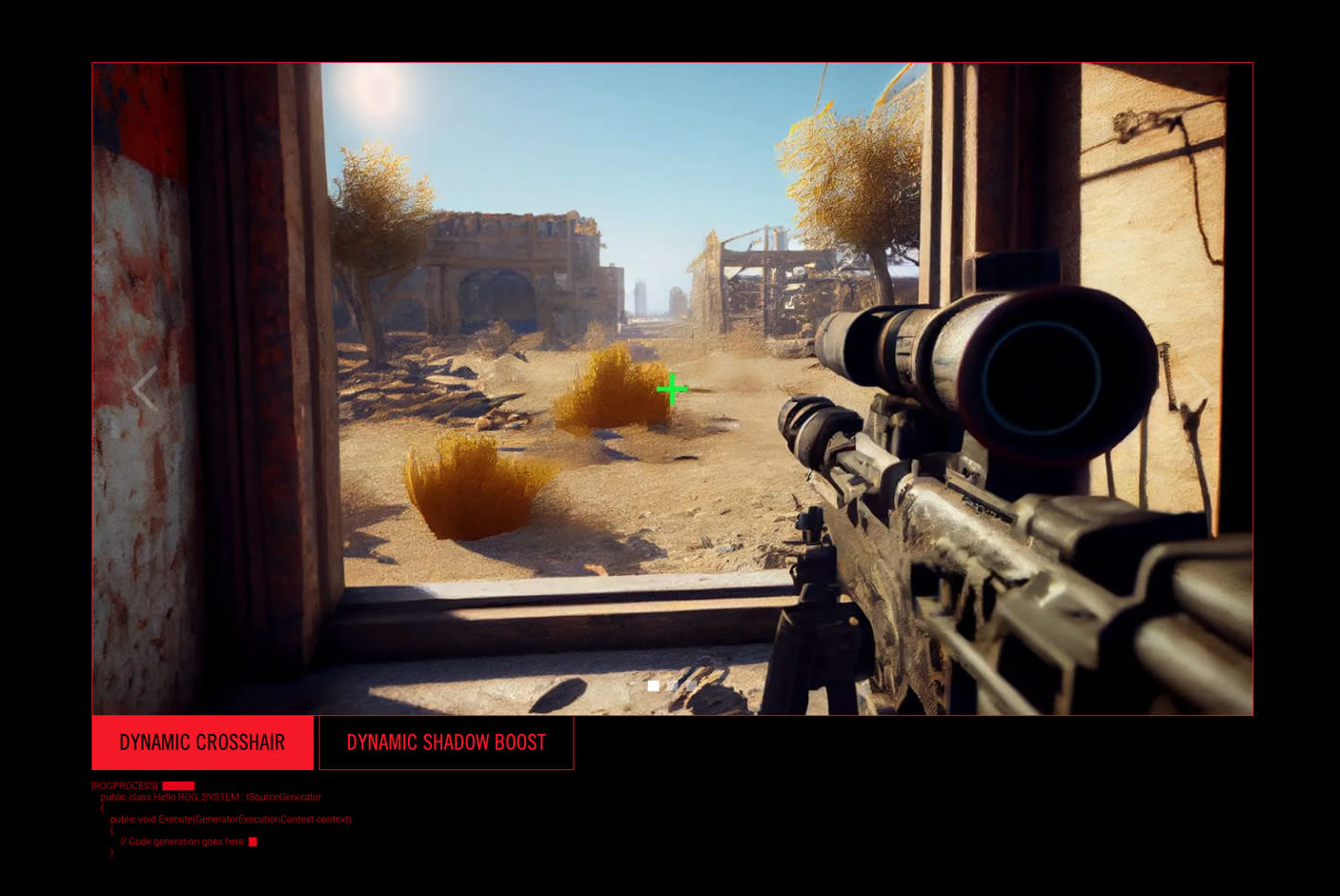
Task: Go to the previous slide with left arrow
Action: pyautogui.click(x=145, y=389)
